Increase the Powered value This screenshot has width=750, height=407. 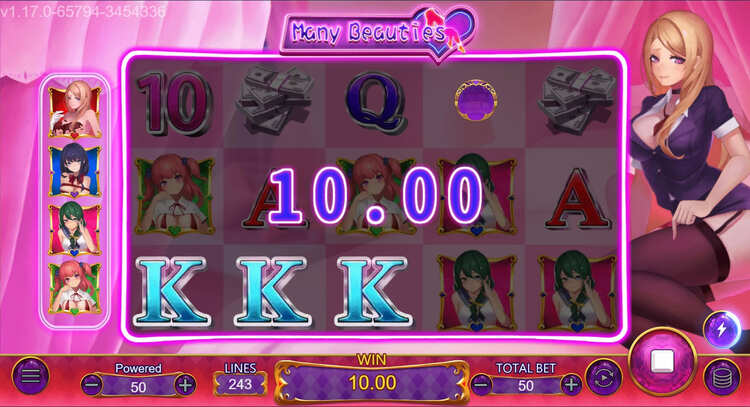pos(185,384)
